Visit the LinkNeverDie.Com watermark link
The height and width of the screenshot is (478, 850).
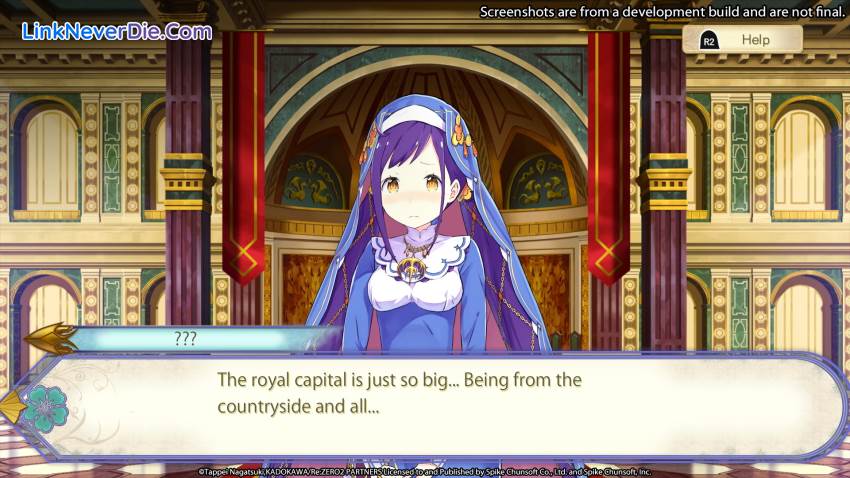[117, 31]
